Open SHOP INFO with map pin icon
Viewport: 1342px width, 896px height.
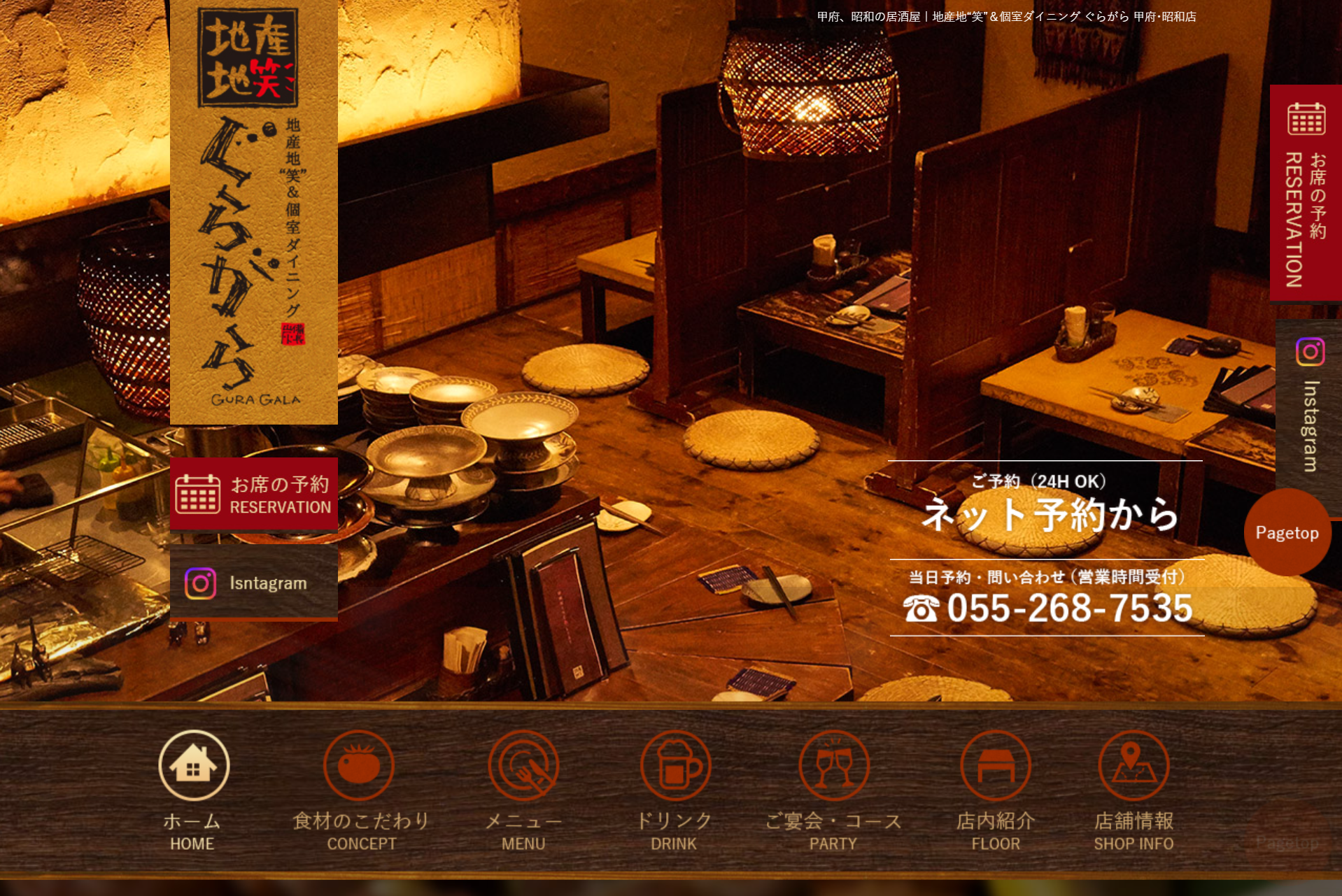coord(1133,790)
